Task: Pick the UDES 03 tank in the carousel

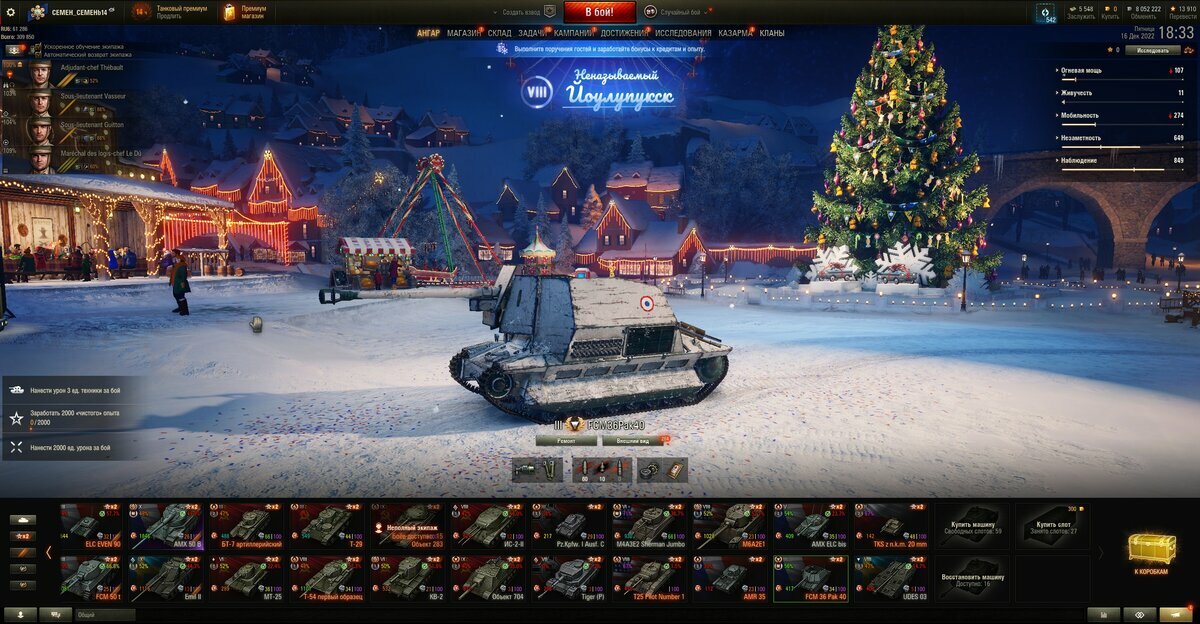Action: (x=891, y=578)
